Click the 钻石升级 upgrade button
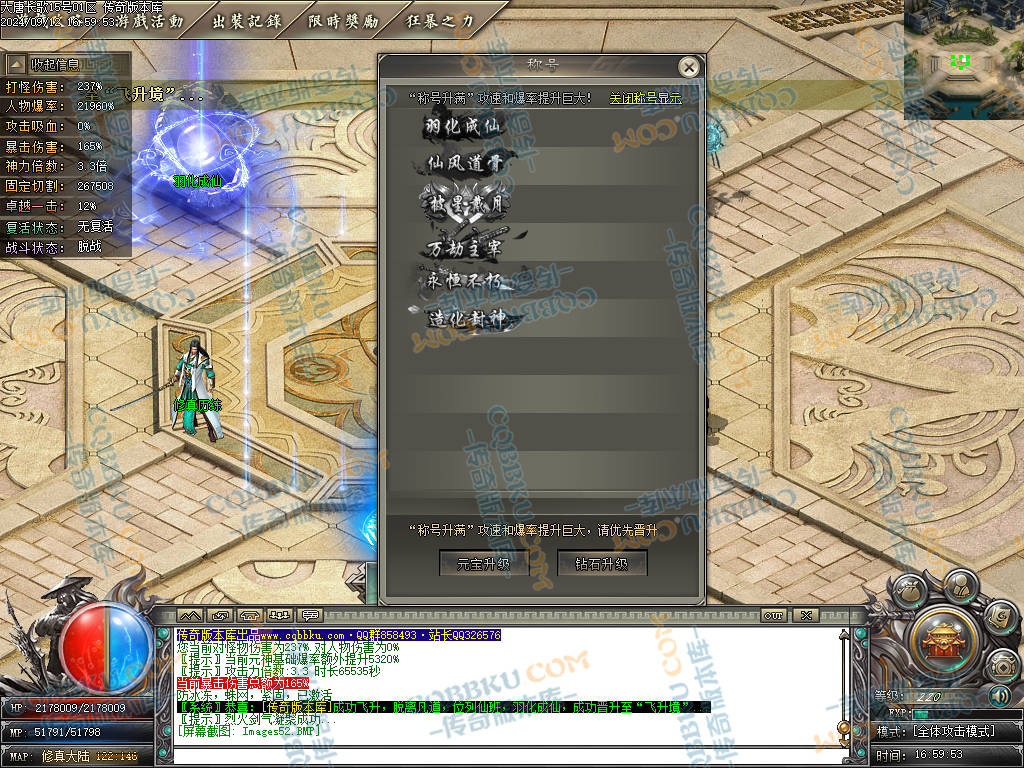This screenshot has width=1024, height=768. point(602,563)
